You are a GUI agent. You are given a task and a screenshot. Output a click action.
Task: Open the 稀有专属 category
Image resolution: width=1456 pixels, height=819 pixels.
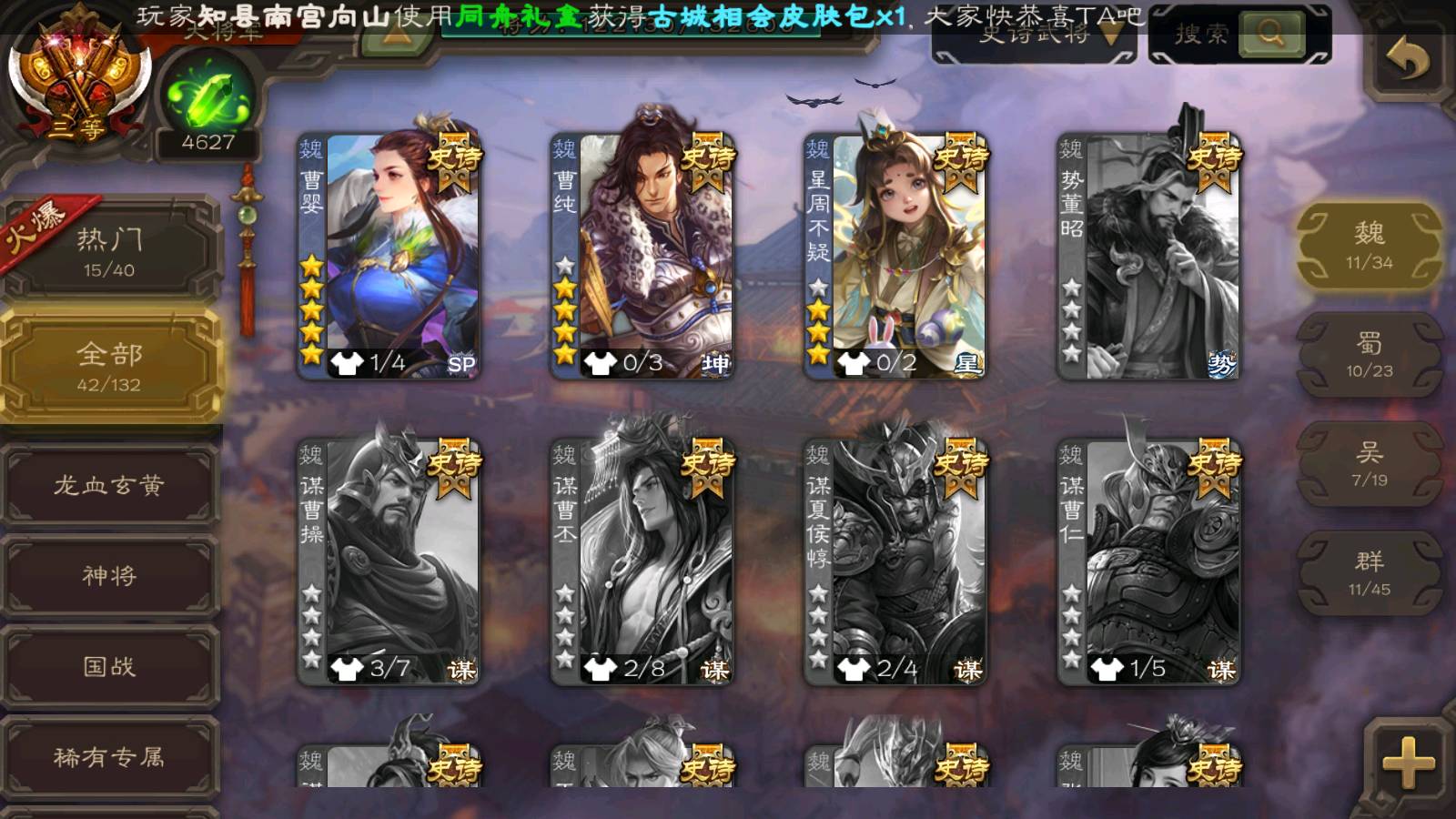tap(109, 756)
